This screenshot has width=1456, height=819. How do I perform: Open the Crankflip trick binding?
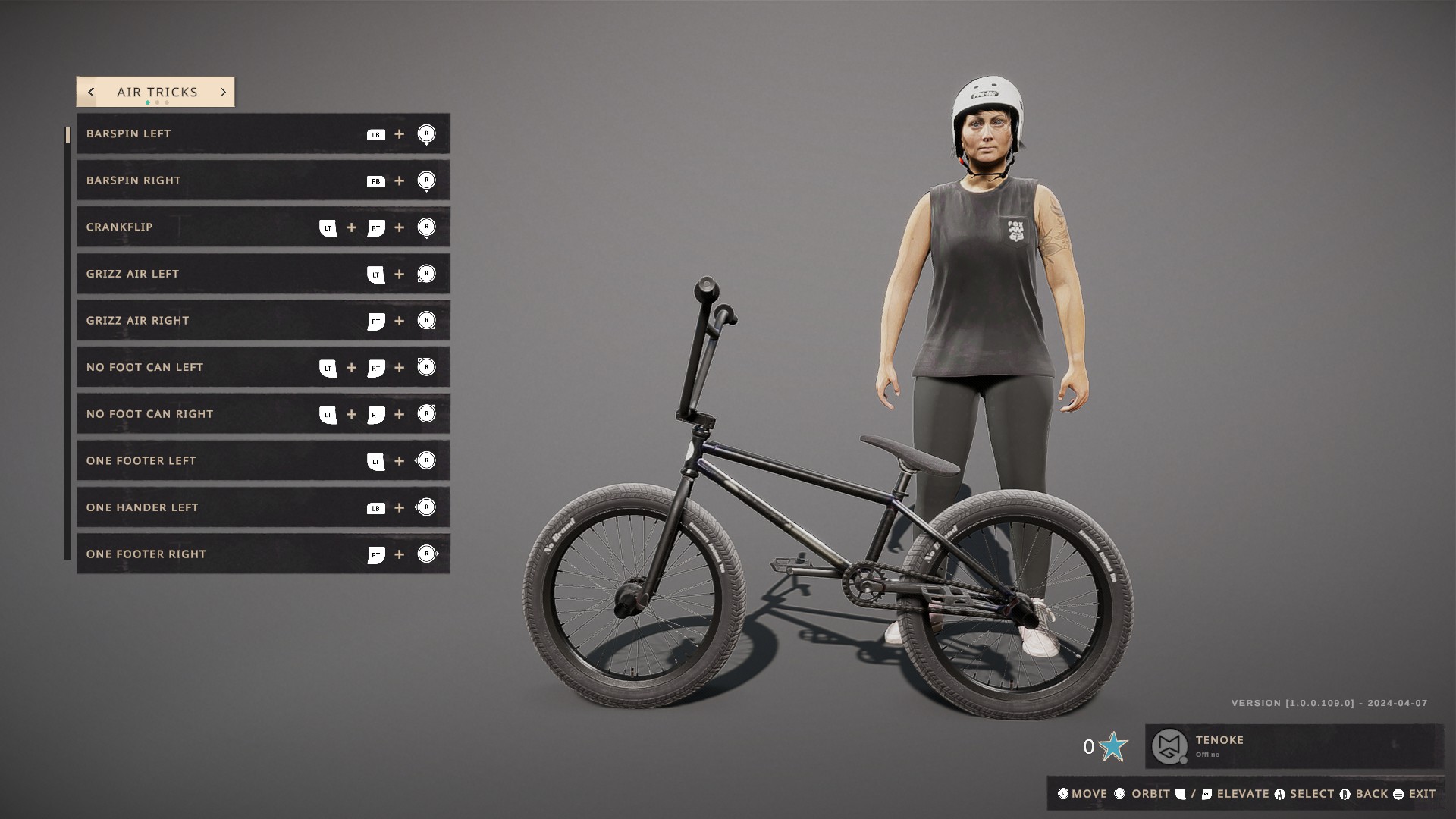coord(262,227)
